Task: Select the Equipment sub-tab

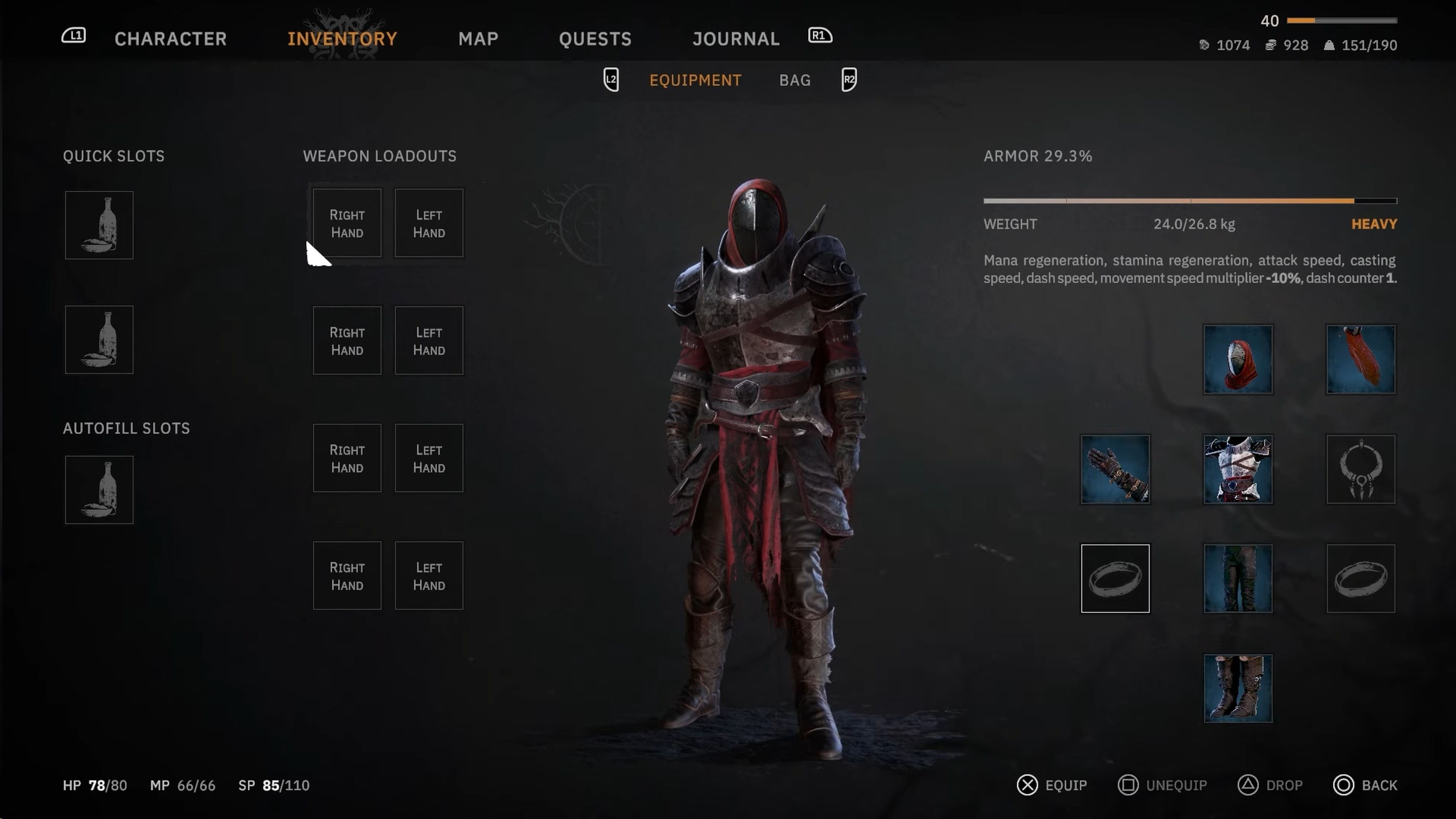Action: [x=695, y=80]
